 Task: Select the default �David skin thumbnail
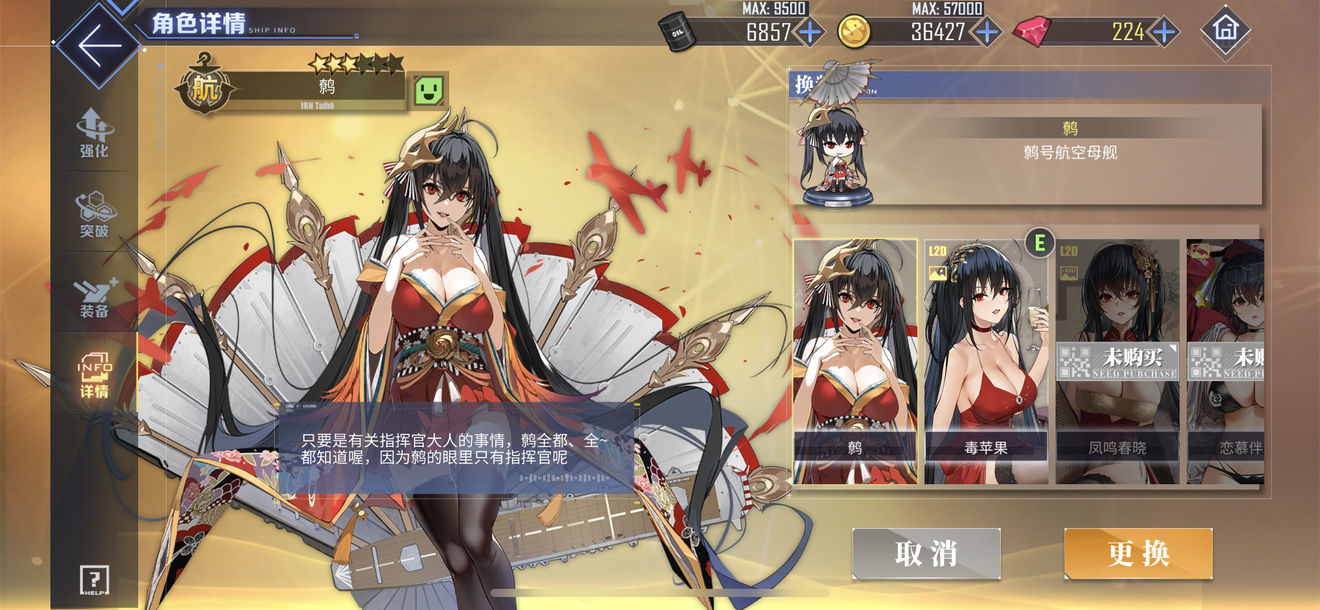click(855, 361)
